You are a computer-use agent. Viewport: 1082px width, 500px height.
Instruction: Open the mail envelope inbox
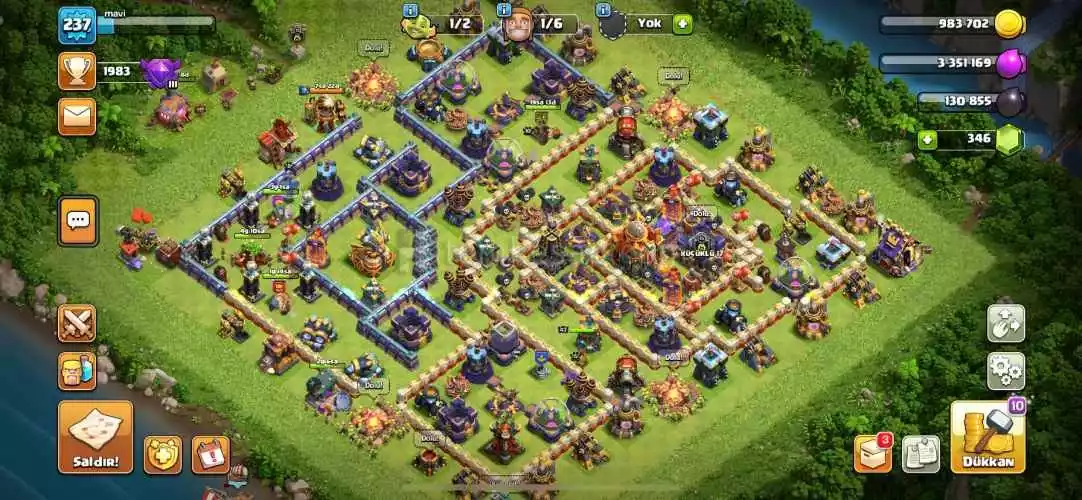(x=77, y=116)
